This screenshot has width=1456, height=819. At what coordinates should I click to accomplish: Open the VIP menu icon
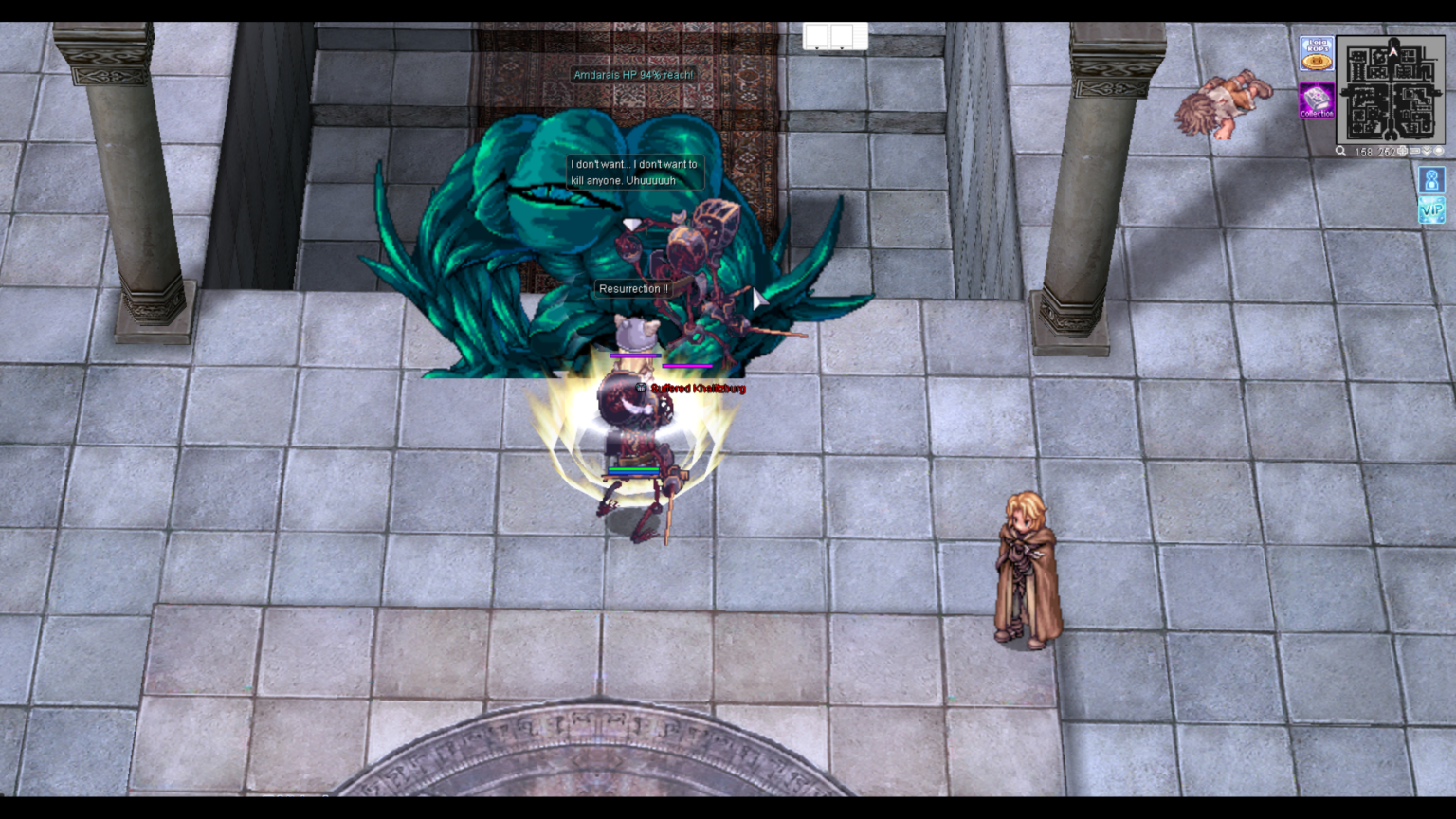point(1431,210)
